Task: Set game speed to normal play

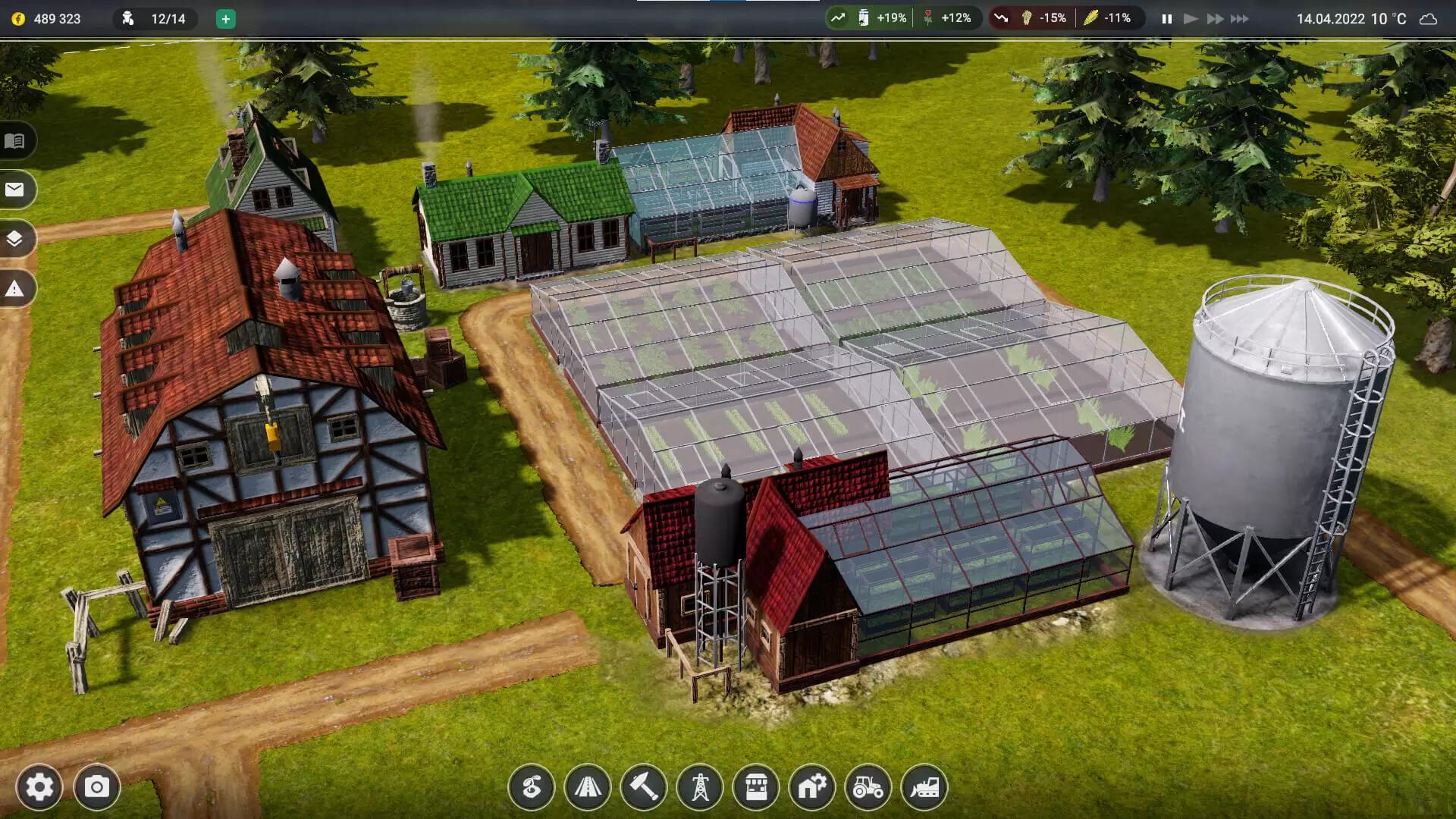Action: 1191,19
